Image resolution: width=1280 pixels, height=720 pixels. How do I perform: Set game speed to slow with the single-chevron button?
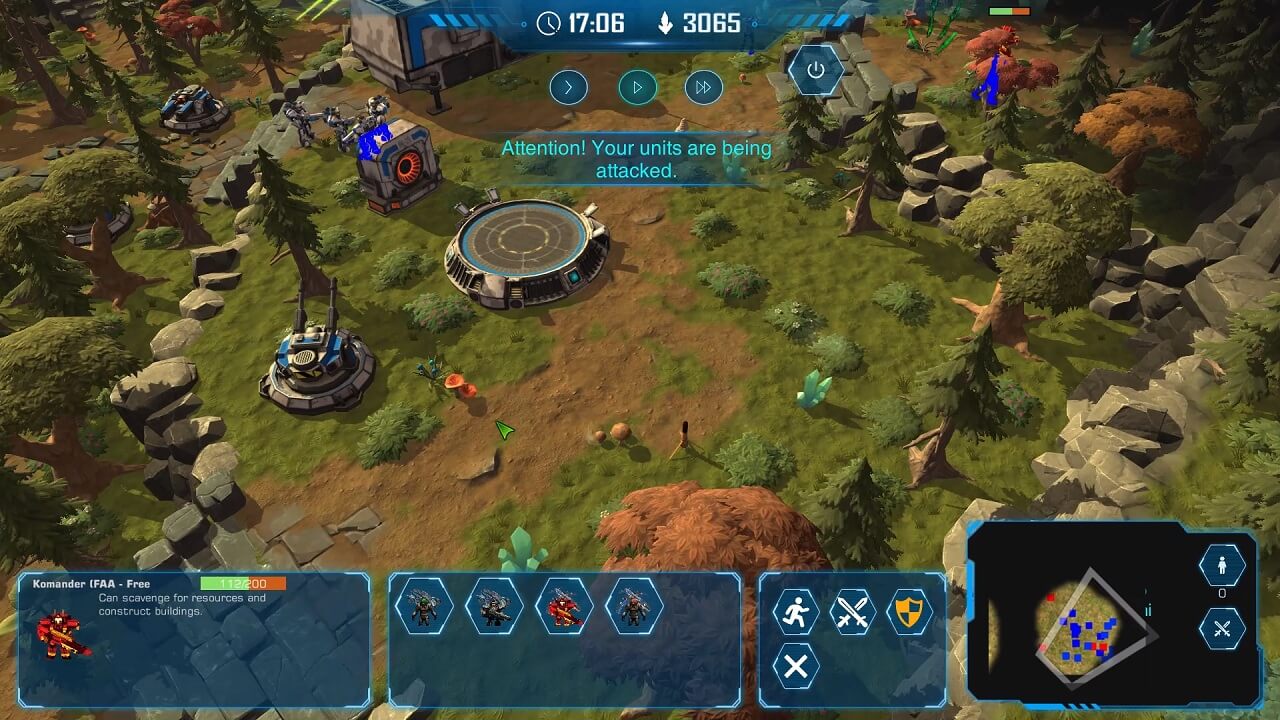(x=568, y=87)
